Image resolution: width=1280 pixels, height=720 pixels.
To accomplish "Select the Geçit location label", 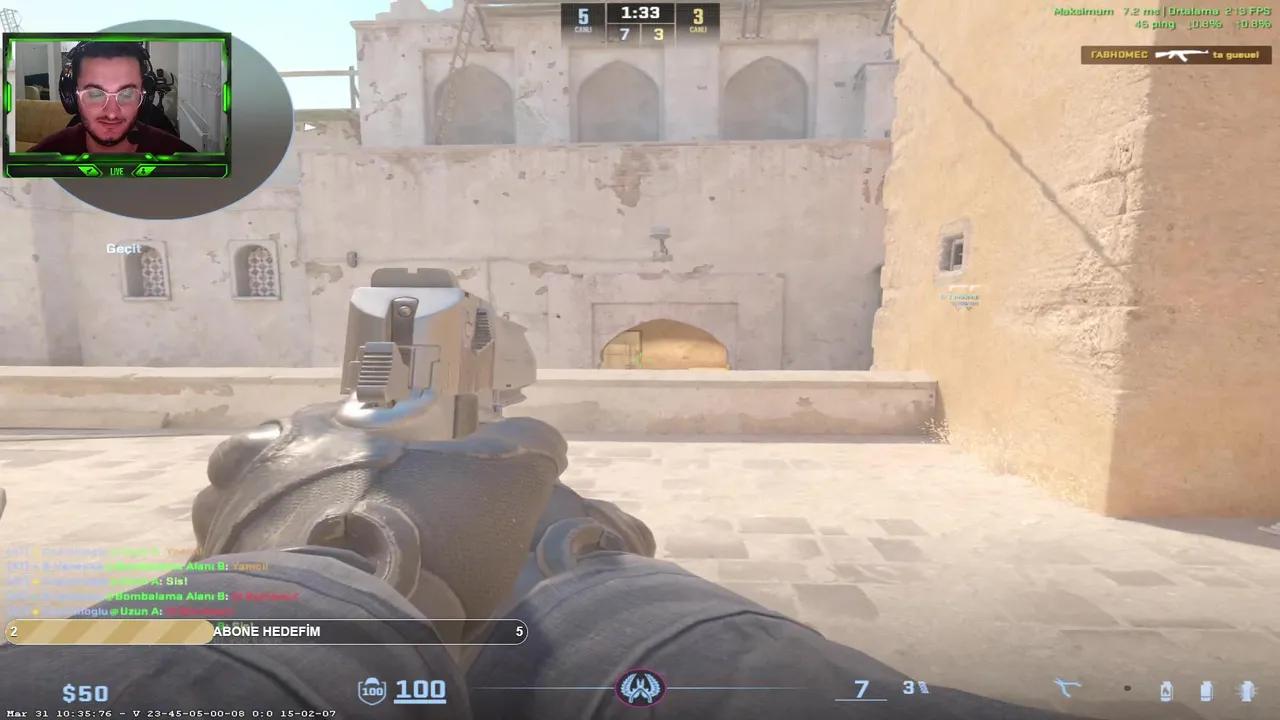I will point(122,248).
